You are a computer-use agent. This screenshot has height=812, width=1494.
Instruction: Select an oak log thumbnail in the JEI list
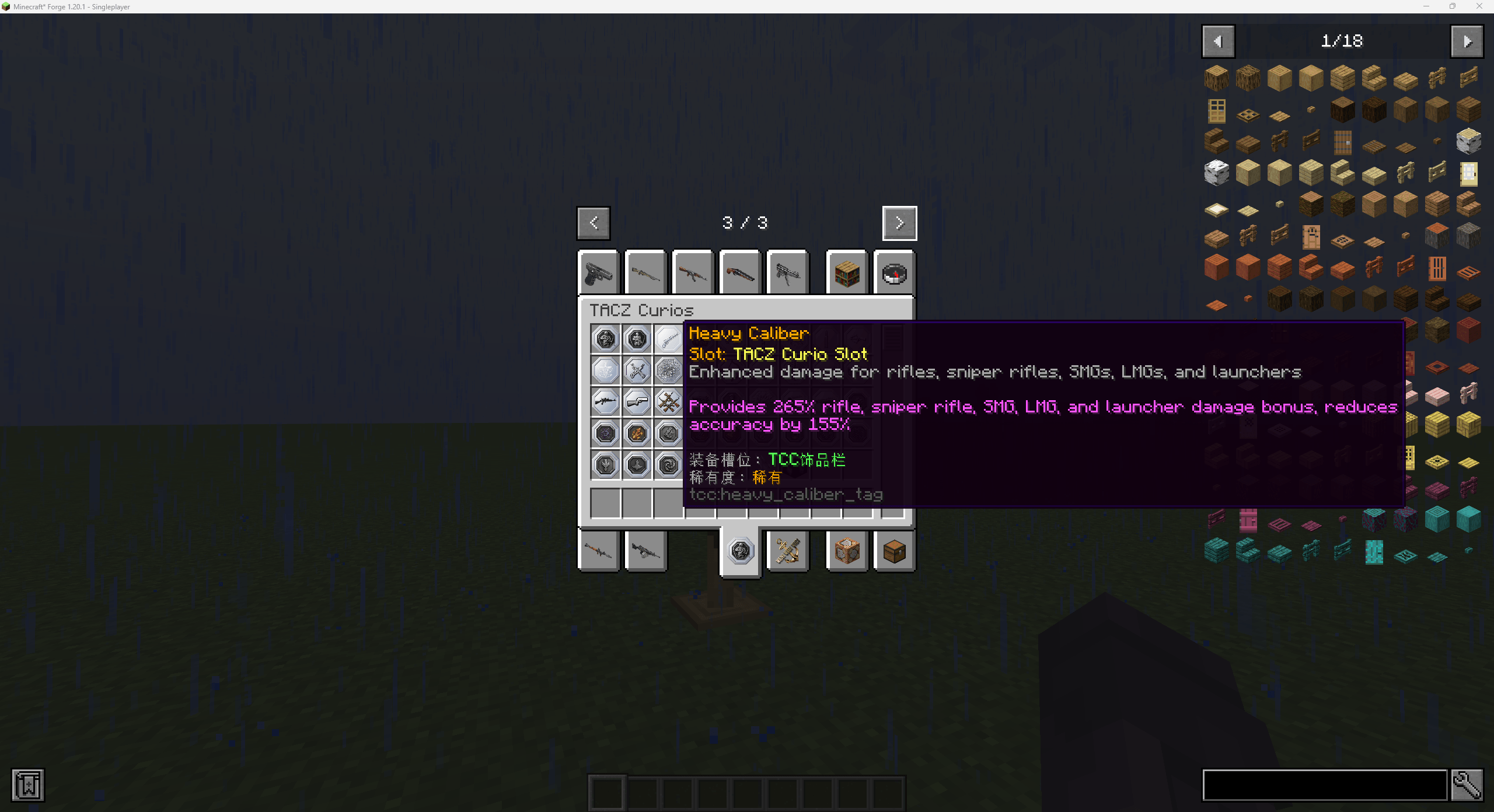1216,78
